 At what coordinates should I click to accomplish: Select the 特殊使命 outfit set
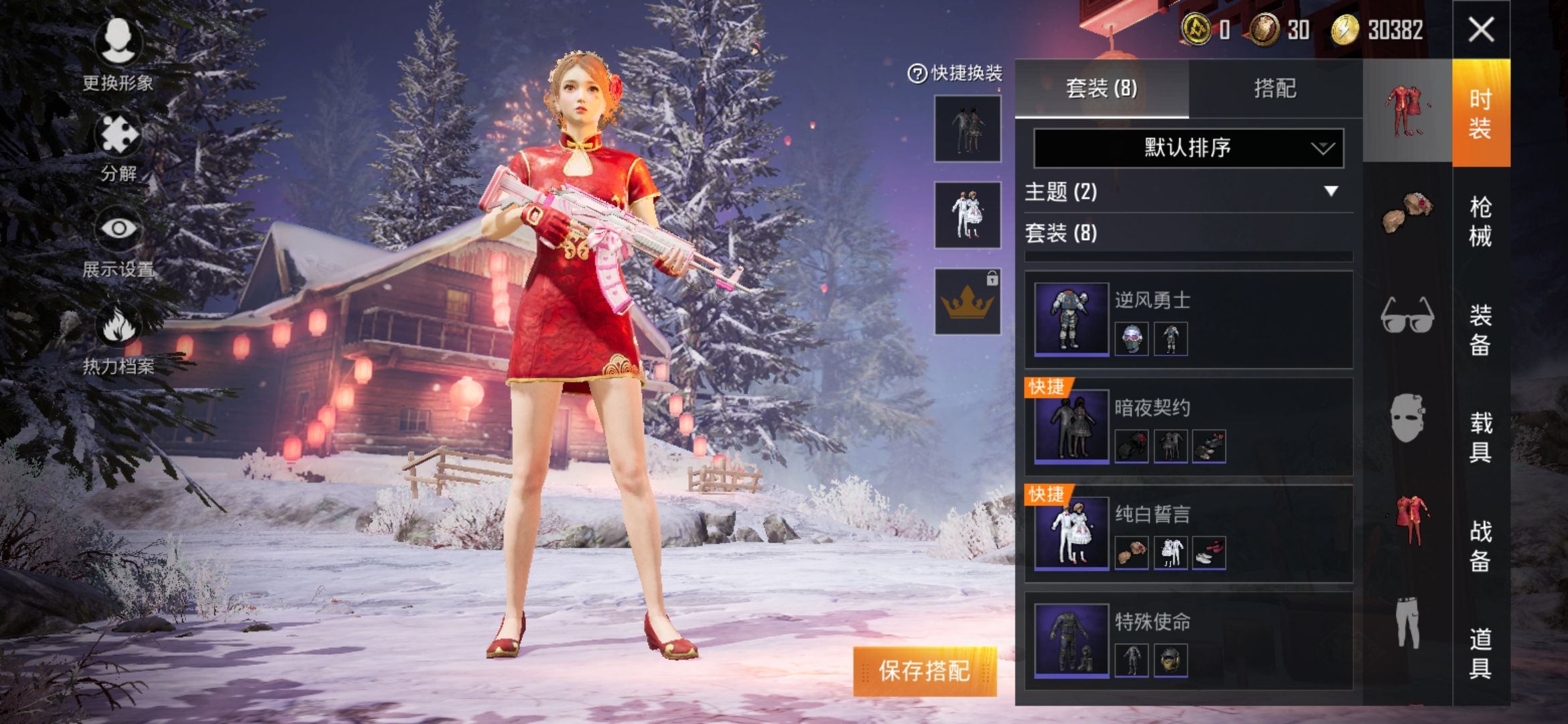click(x=1188, y=641)
